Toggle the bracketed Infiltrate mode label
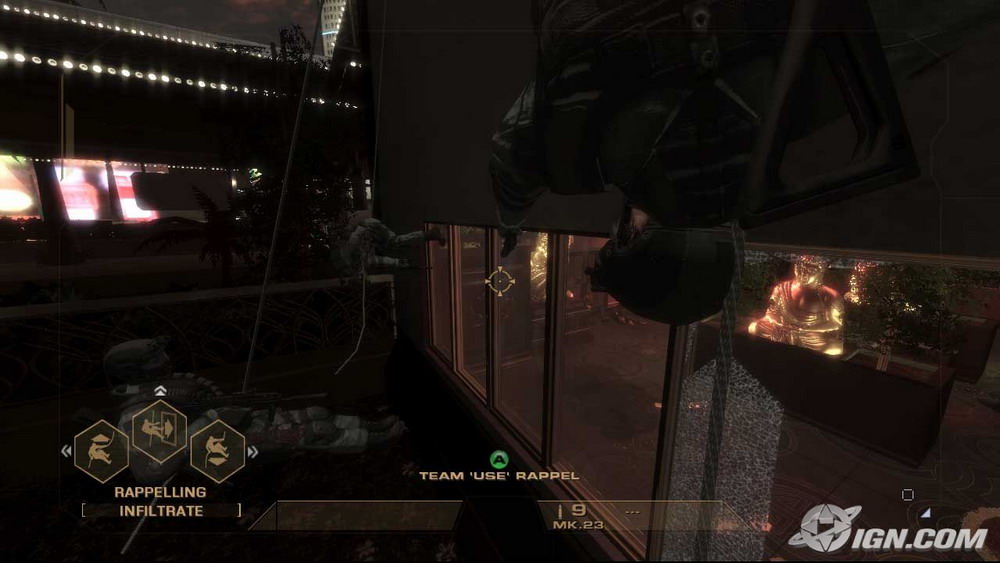The height and width of the screenshot is (563, 1000). pyautogui.click(x=161, y=511)
